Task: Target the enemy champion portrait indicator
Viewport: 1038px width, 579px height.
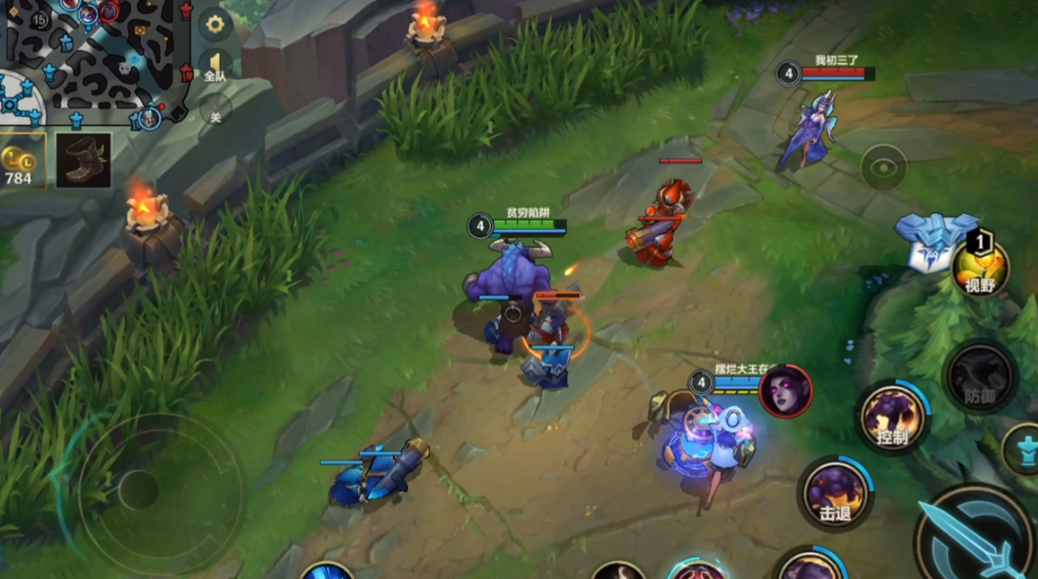Action: pos(785,391)
